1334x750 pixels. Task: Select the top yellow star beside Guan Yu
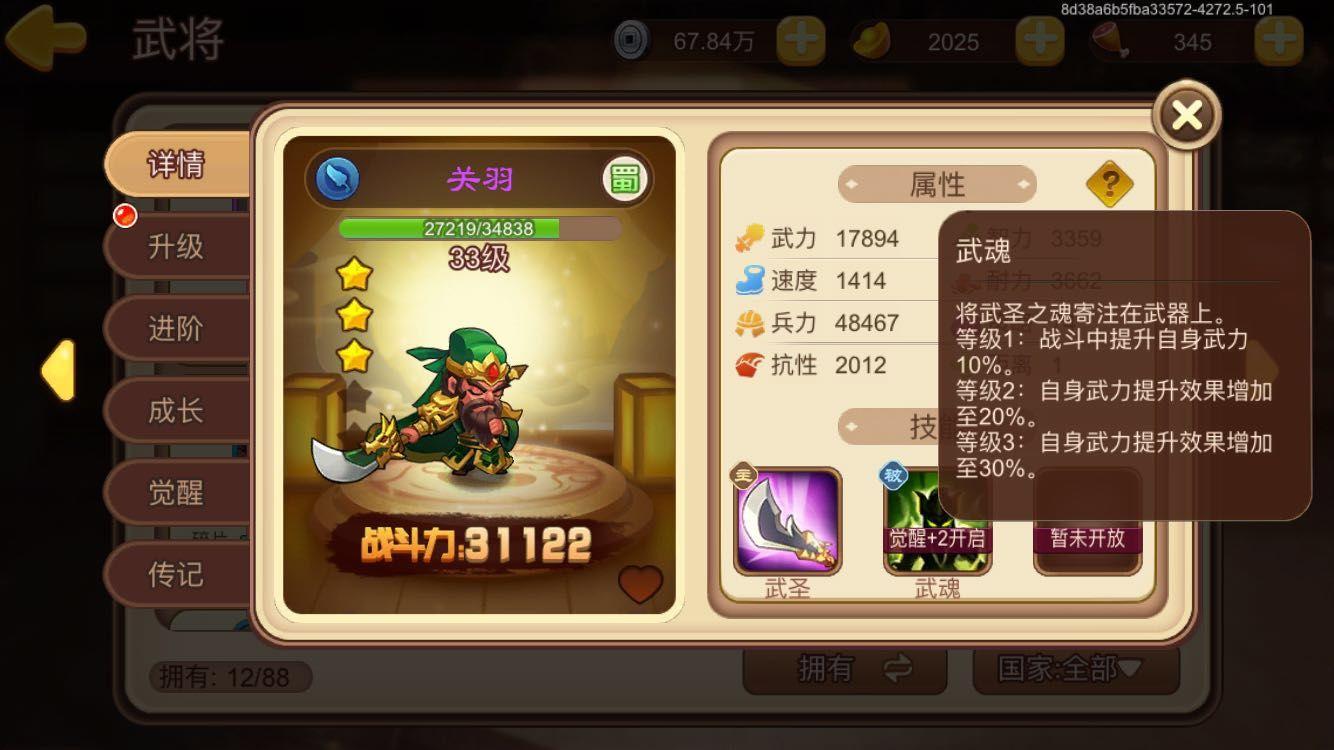(x=357, y=275)
